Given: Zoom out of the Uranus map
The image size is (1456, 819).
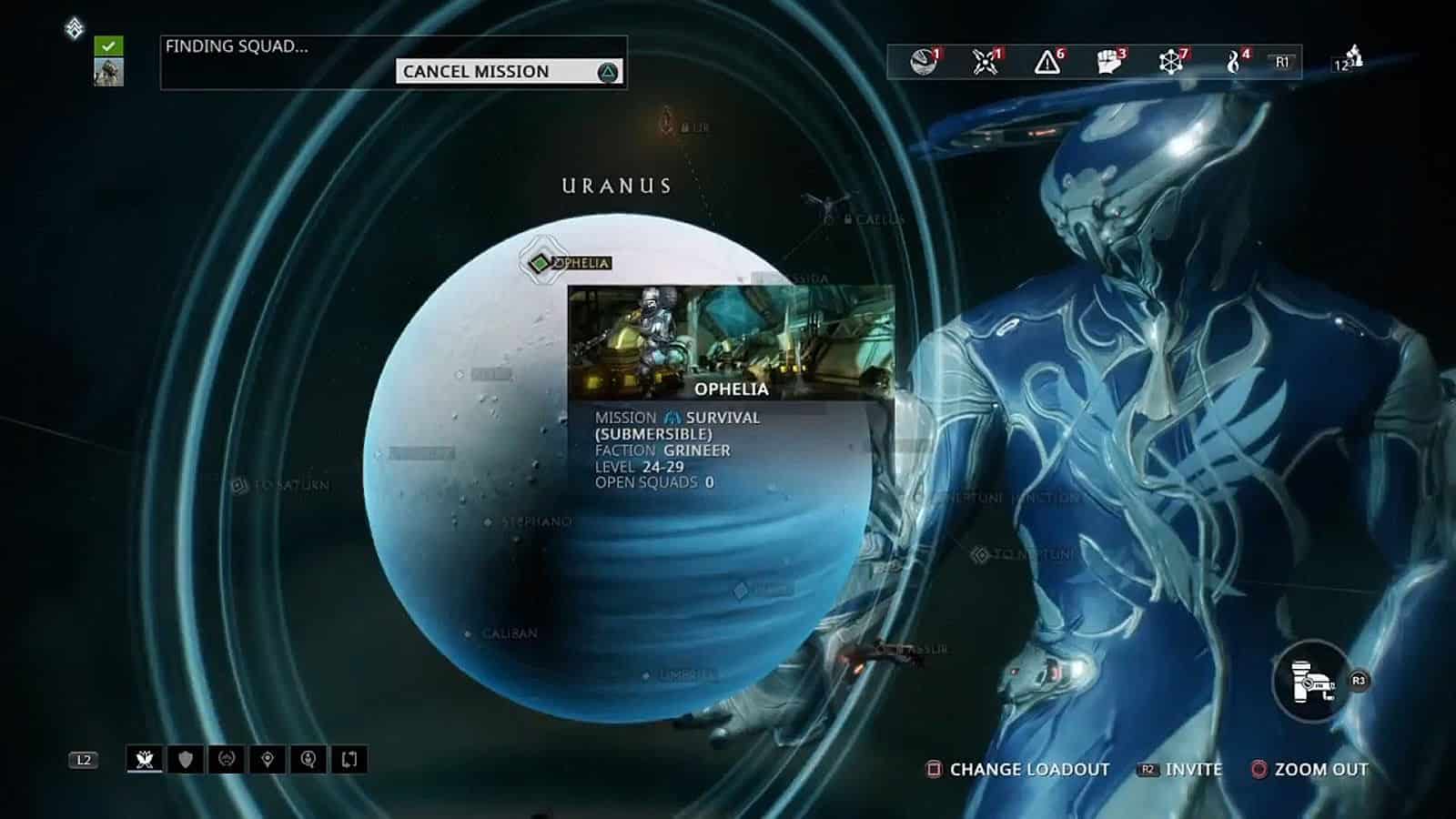Looking at the screenshot, I should pos(1310,770).
